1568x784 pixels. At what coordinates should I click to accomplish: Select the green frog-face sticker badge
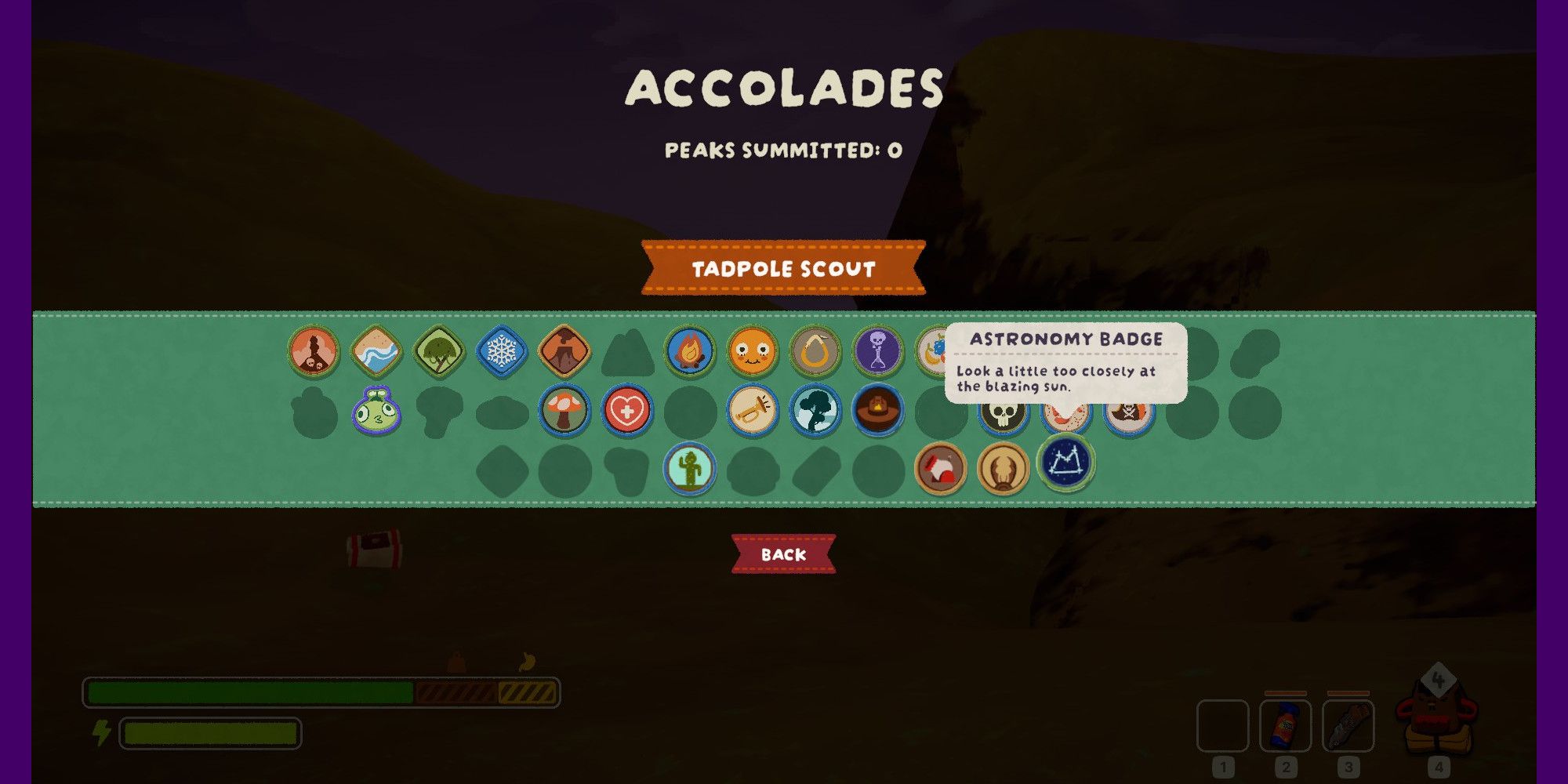376,412
